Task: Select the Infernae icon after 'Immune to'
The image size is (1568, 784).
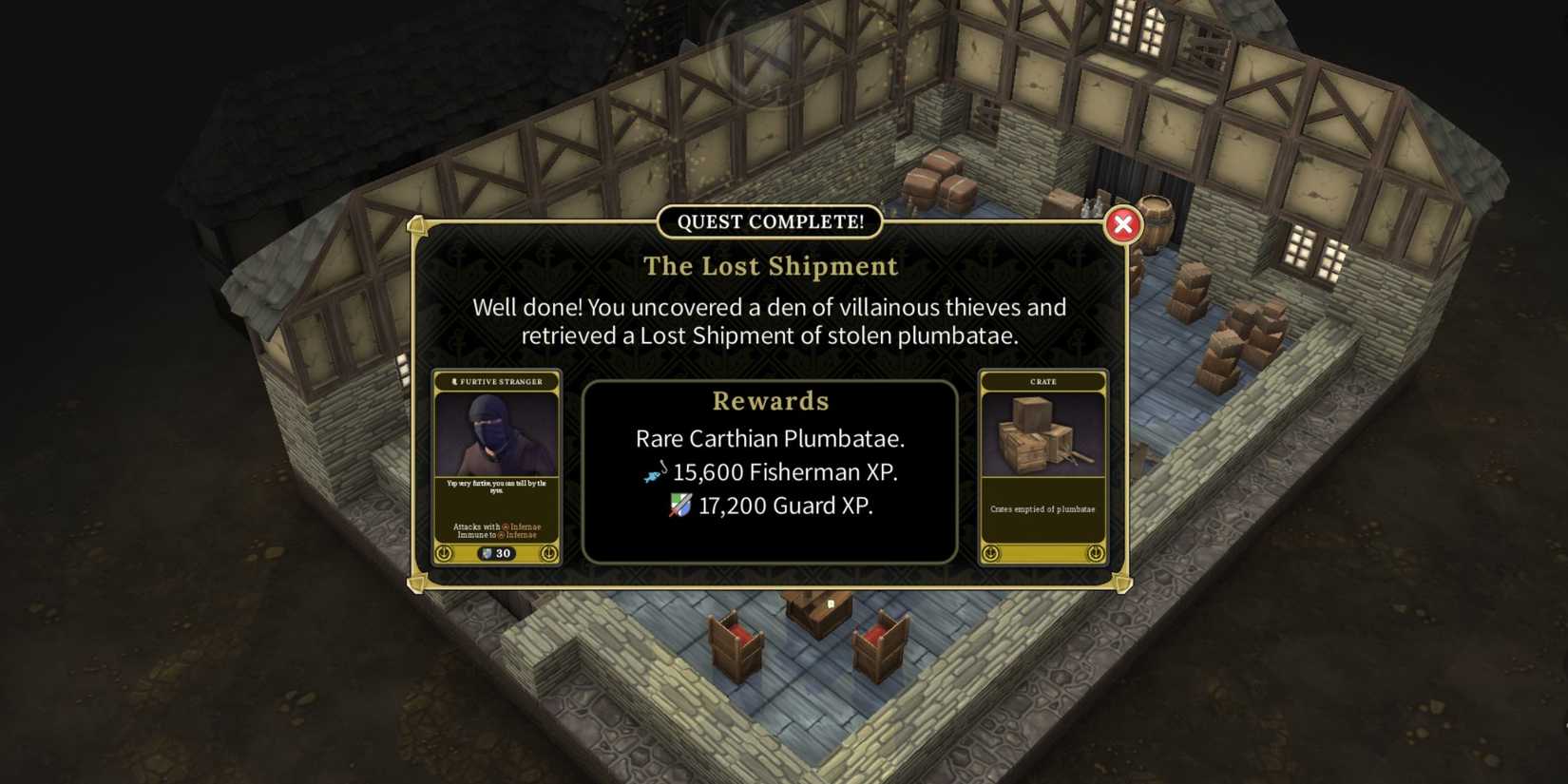Action: (x=500, y=535)
